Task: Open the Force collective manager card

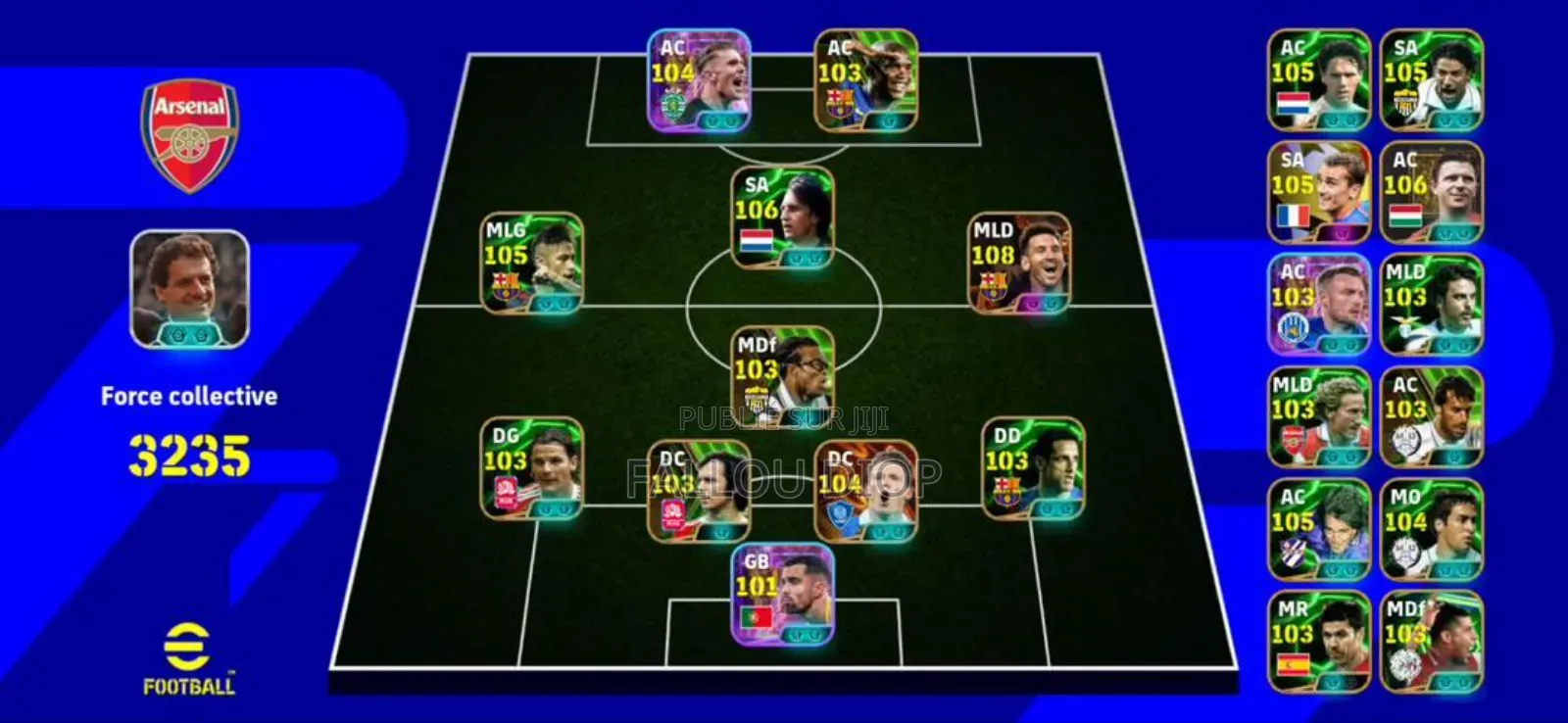Action: (188, 292)
